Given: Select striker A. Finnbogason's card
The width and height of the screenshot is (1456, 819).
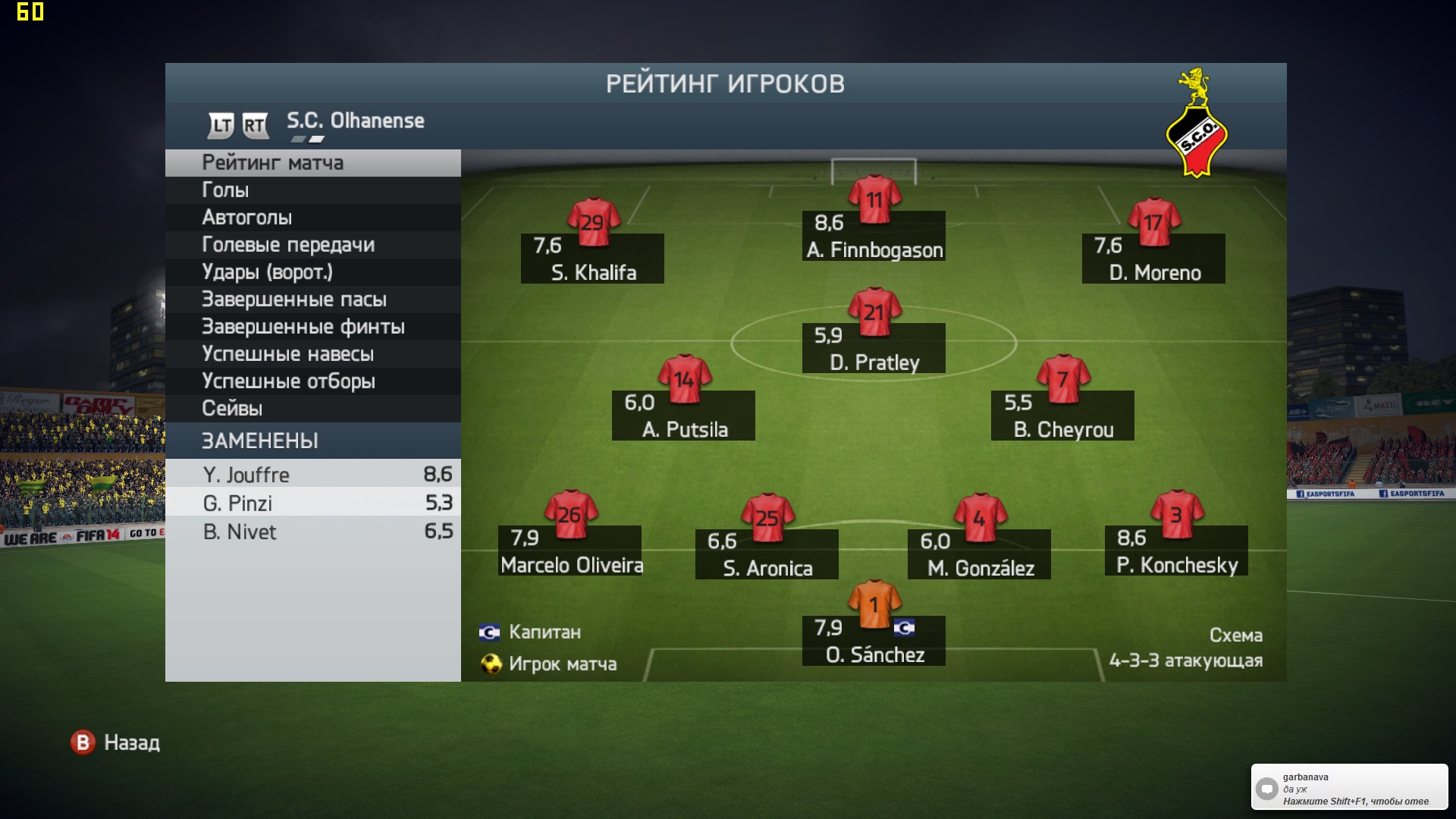Looking at the screenshot, I should (x=874, y=235).
